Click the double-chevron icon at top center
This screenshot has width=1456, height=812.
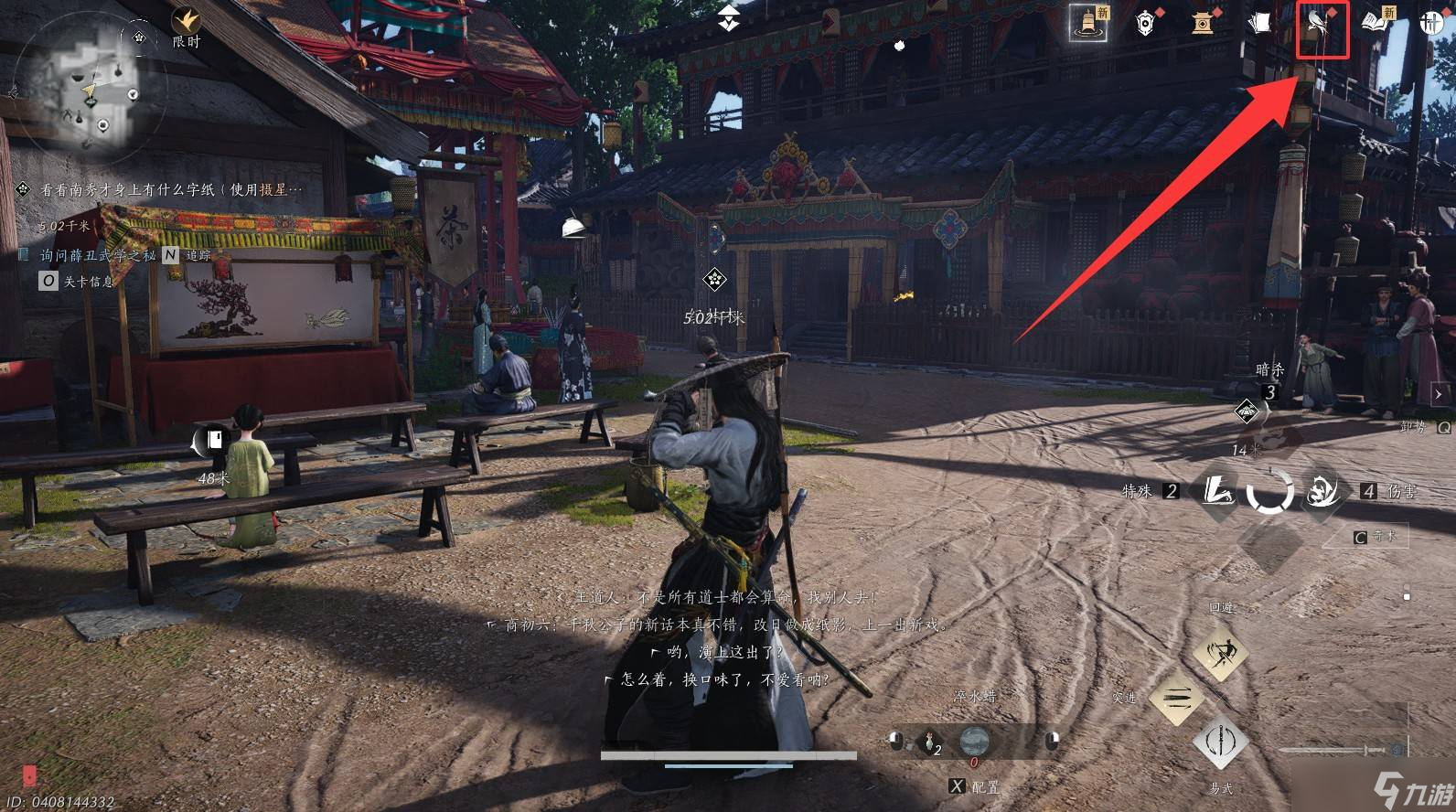pos(728,17)
